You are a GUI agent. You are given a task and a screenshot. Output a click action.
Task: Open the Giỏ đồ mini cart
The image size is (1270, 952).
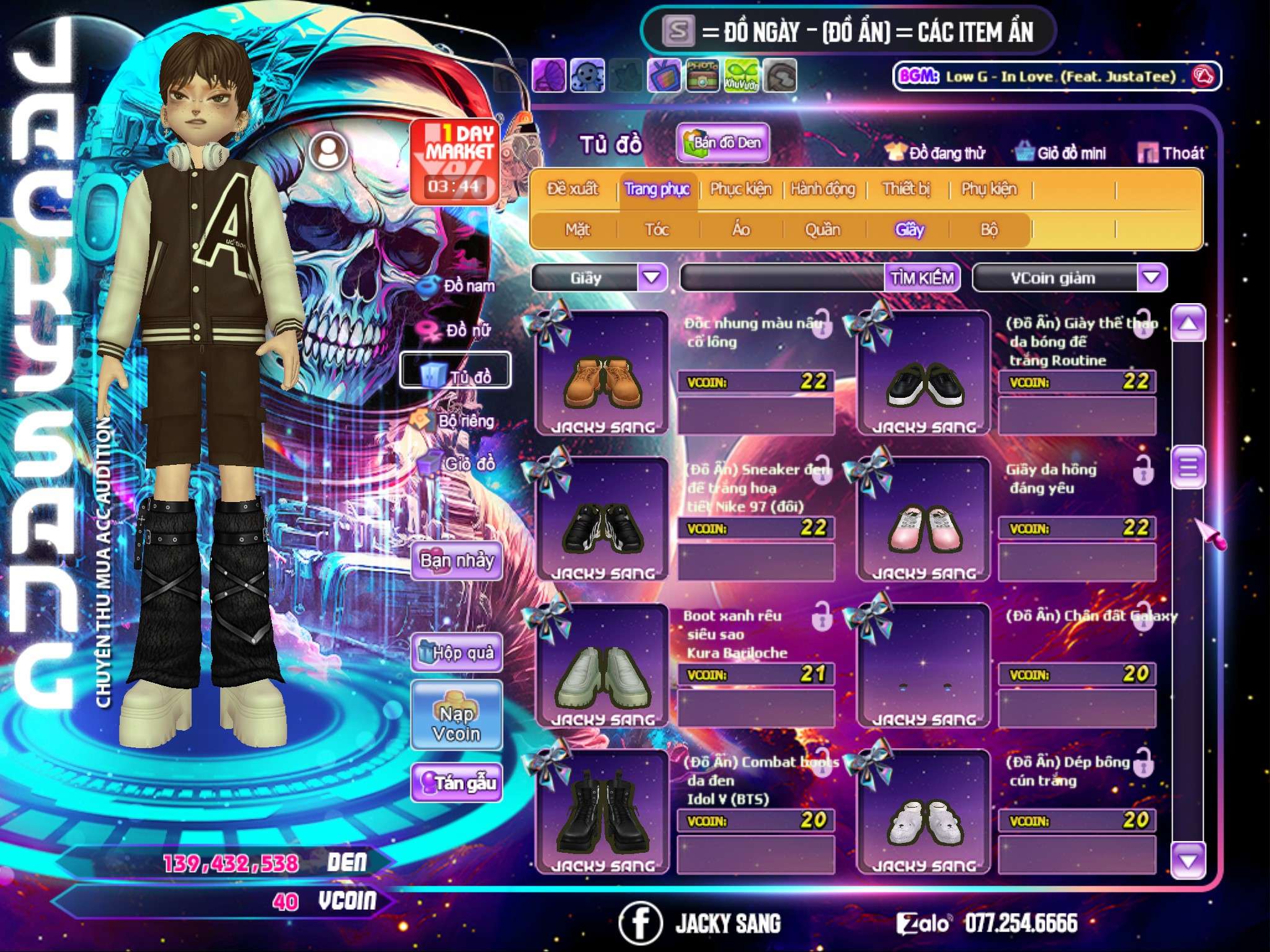point(1060,153)
